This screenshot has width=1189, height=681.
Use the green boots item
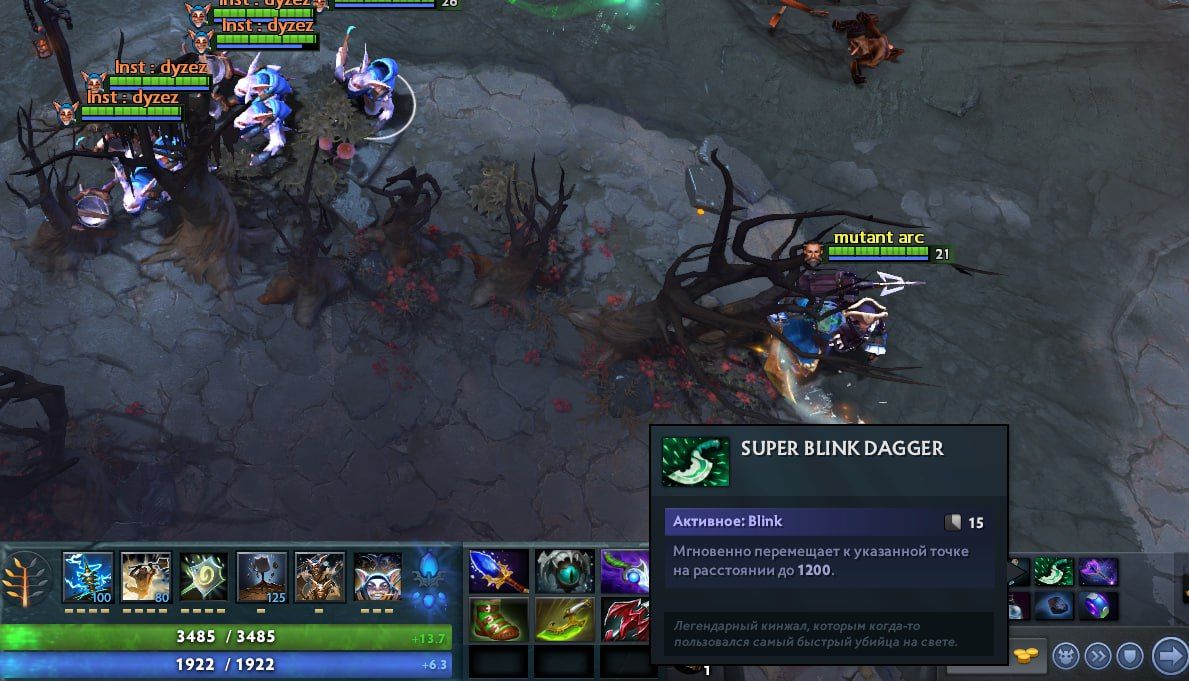[498, 620]
